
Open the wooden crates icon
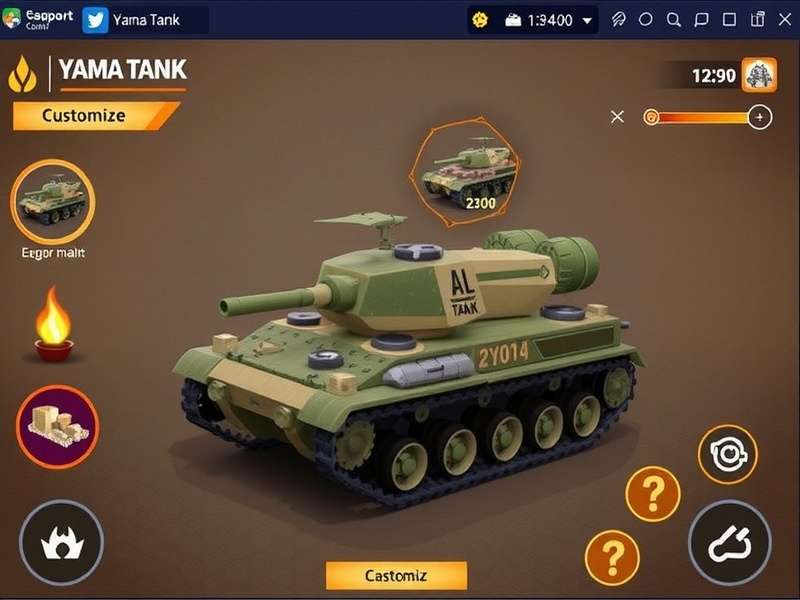point(57,426)
